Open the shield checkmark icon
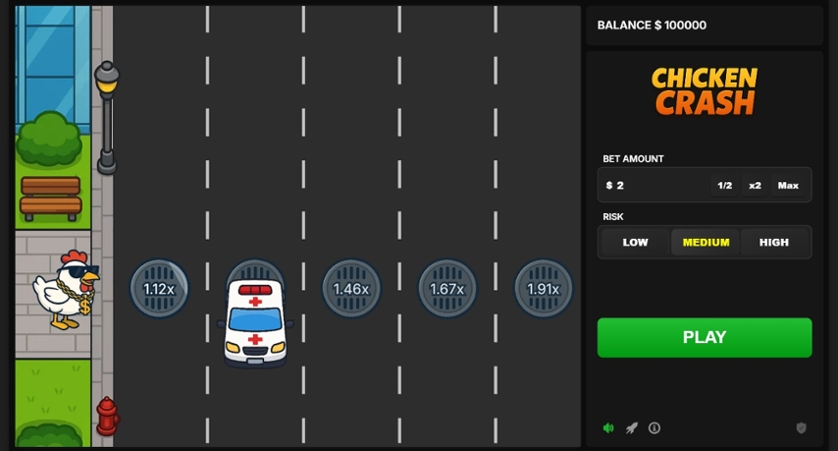The image size is (838, 451). [x=801, y=428]
